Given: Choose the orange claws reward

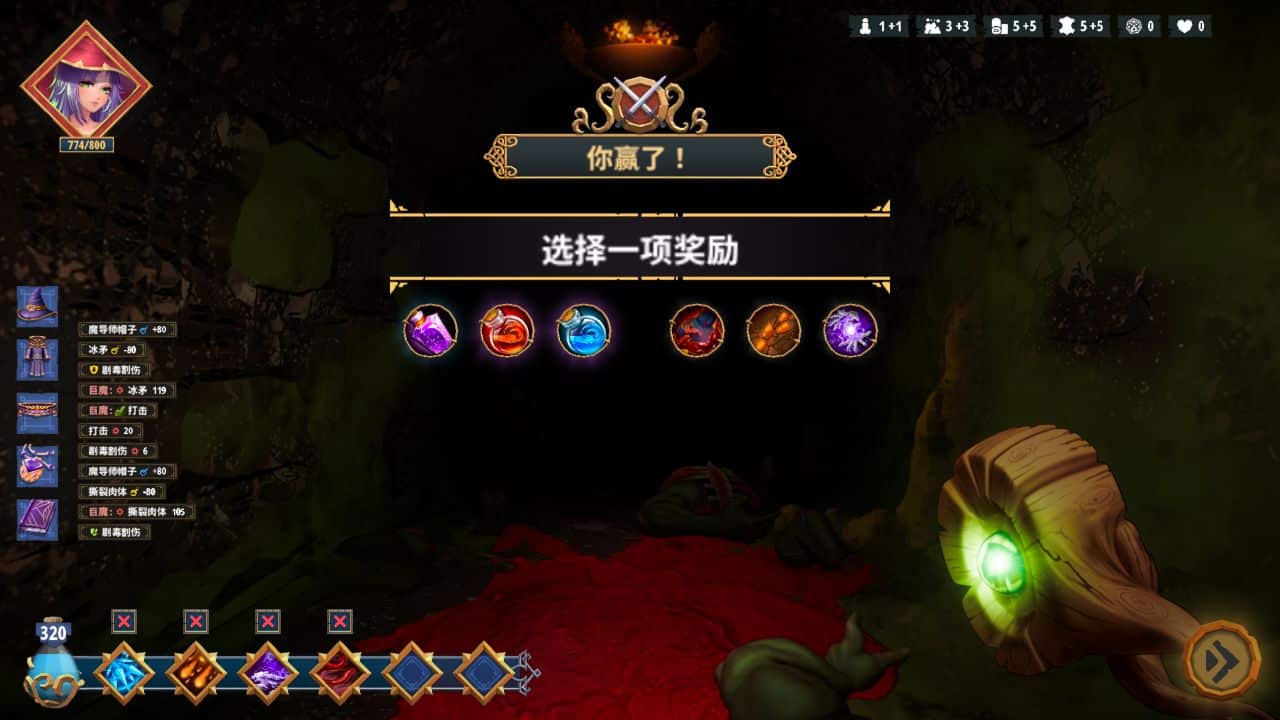Looking at the screenshot, I should click(x=772, y=332).
